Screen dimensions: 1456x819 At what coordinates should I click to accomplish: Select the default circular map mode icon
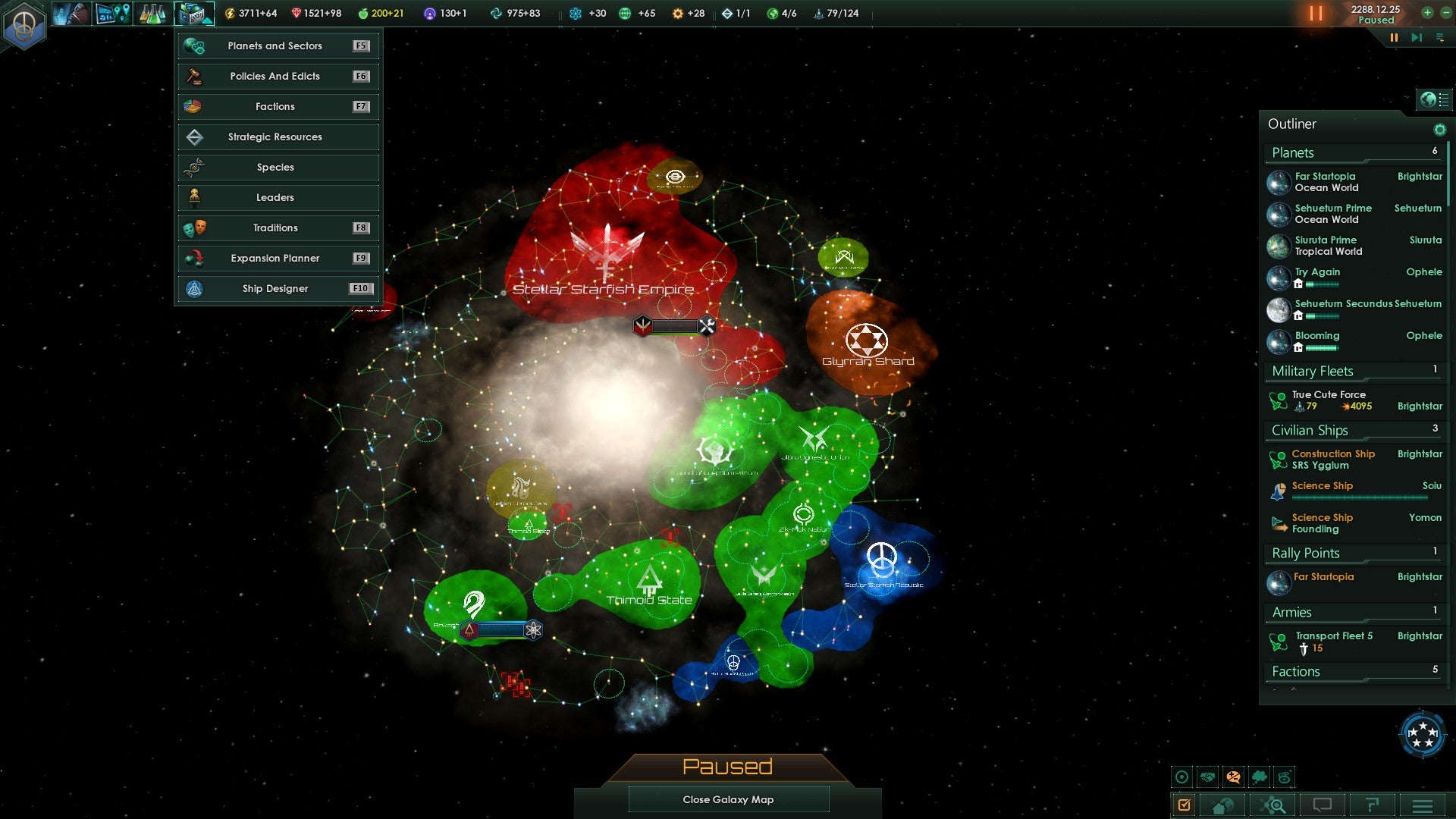[1182, 777]
